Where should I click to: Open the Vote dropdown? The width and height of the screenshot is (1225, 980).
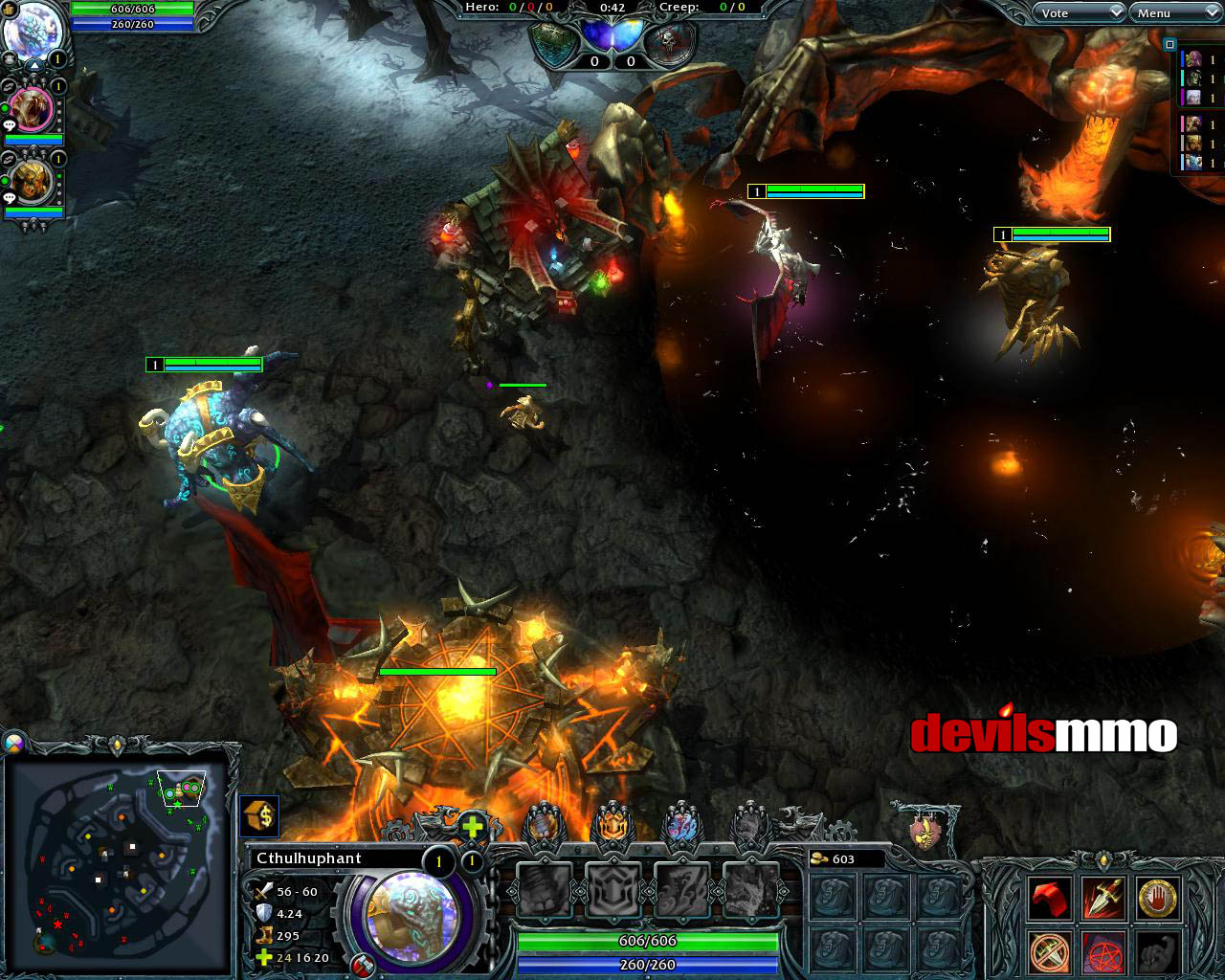pyautogui.click(x=1078, y=12)
